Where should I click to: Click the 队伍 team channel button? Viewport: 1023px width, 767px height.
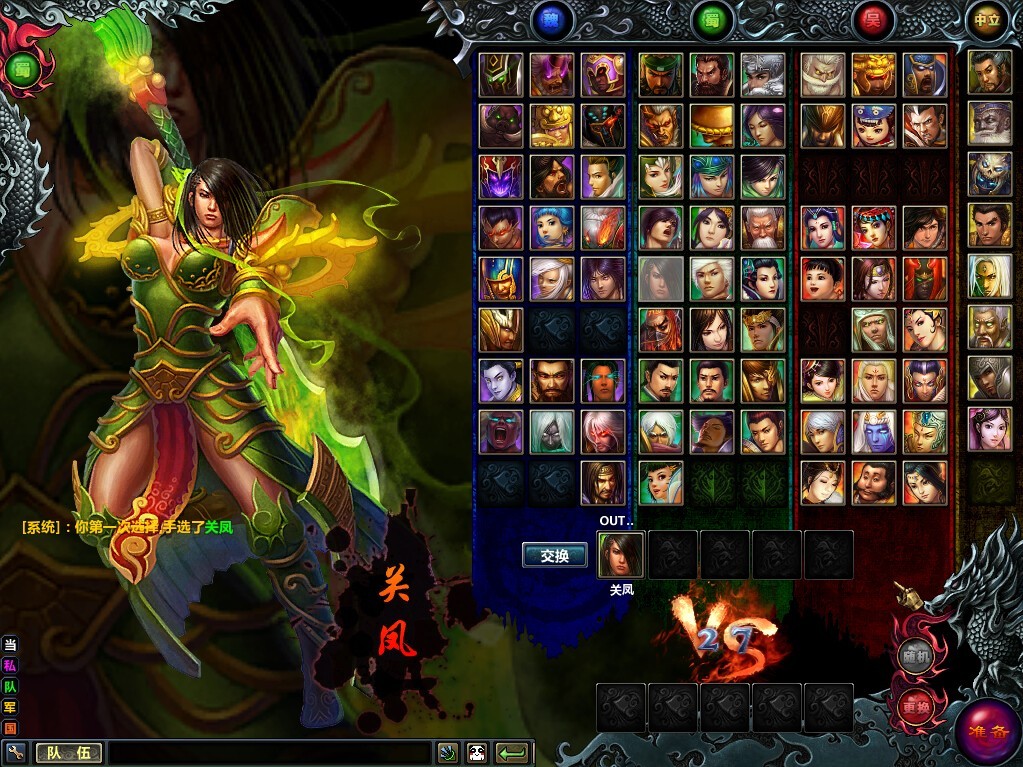pos(69,753)
